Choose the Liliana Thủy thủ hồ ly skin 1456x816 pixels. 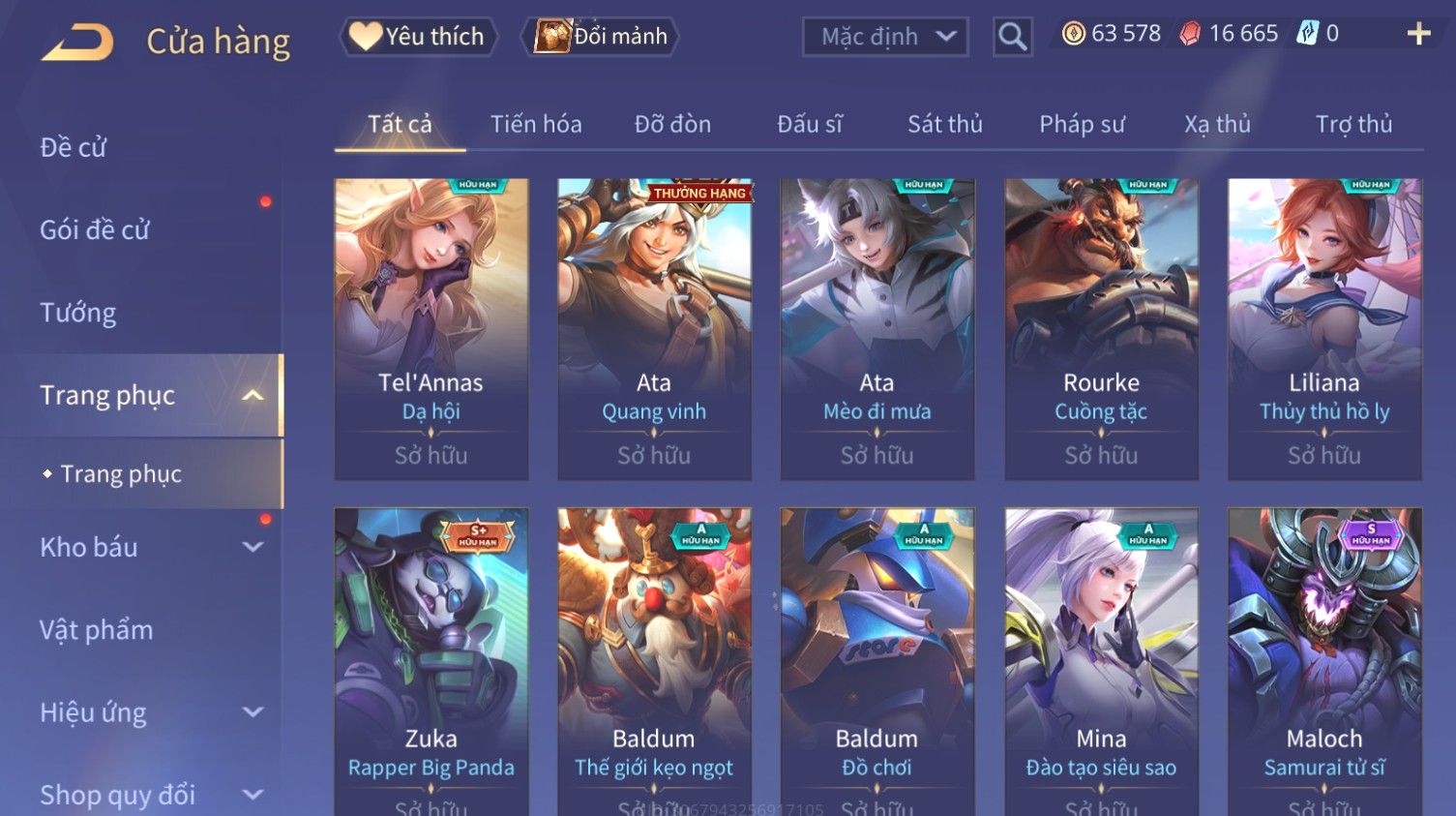(1324, 329)
